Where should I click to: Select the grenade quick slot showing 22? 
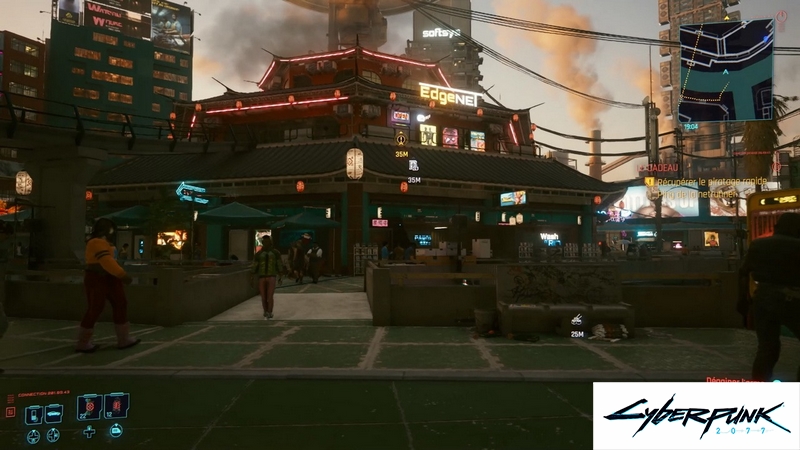coord(90,406)
